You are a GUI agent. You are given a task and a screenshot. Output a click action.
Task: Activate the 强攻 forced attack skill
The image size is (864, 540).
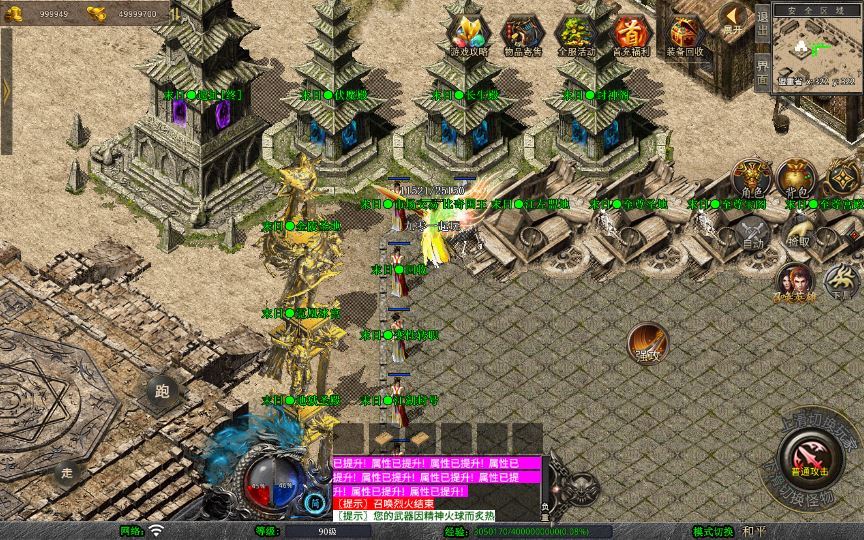[x=648, y=344]
